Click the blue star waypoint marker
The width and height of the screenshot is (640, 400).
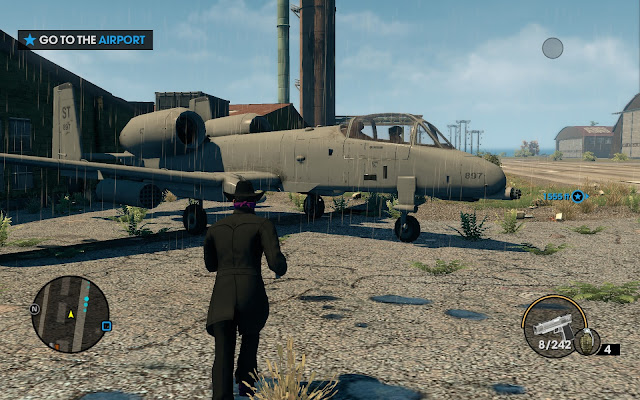577,196
